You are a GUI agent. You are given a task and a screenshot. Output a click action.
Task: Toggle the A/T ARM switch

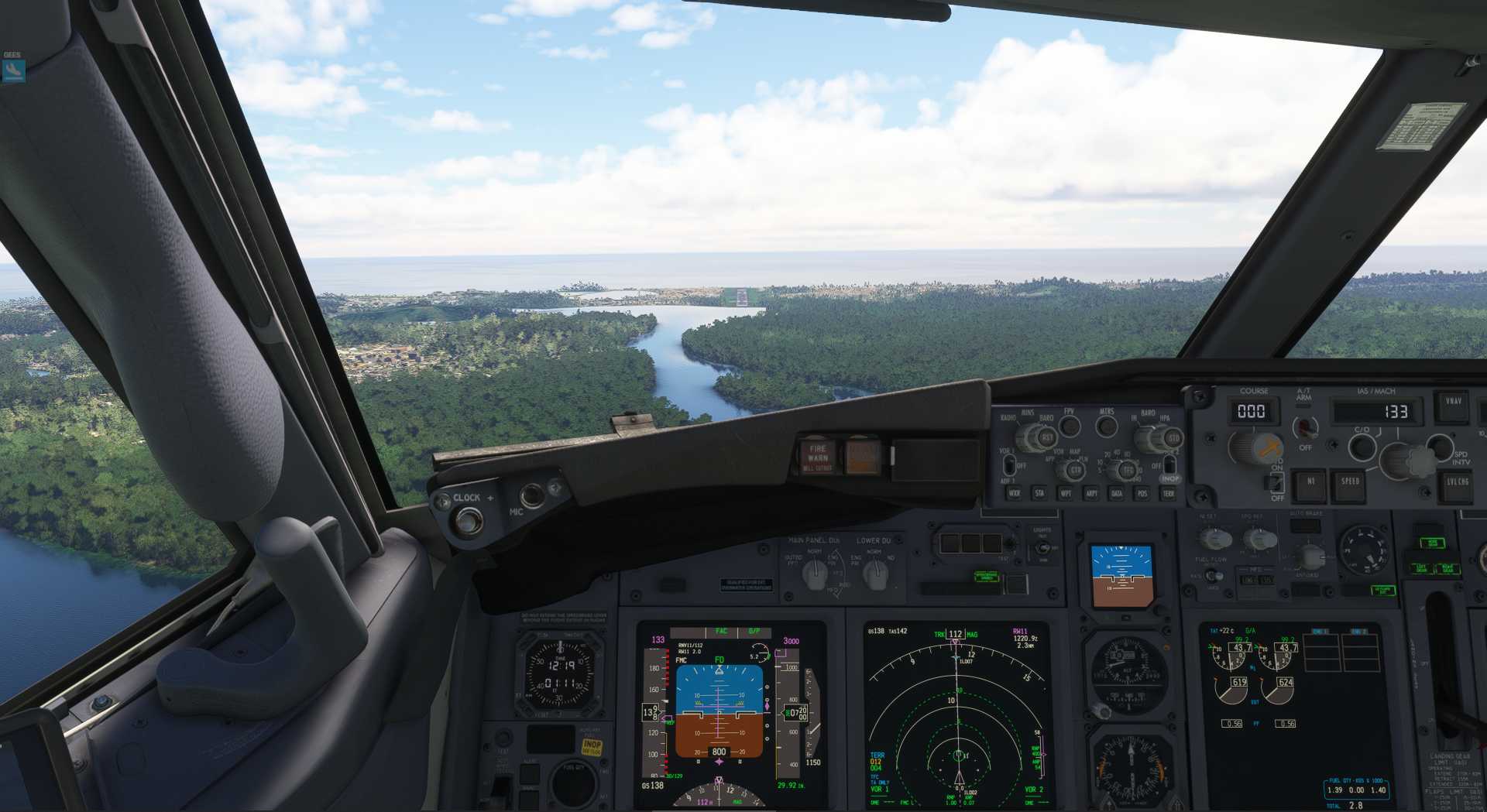point(1306,427)
